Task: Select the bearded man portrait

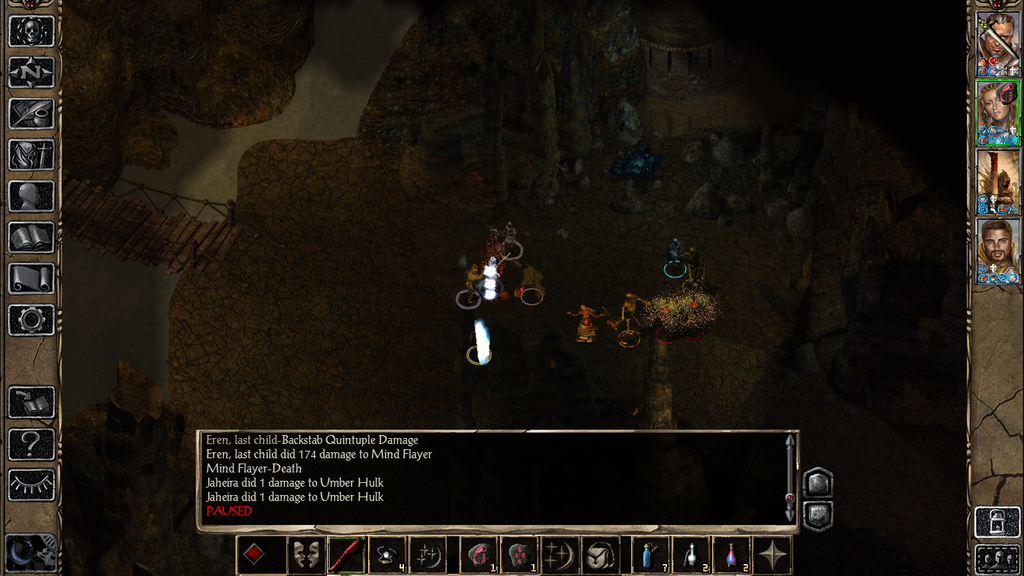Action: click(x=997, y=250)
